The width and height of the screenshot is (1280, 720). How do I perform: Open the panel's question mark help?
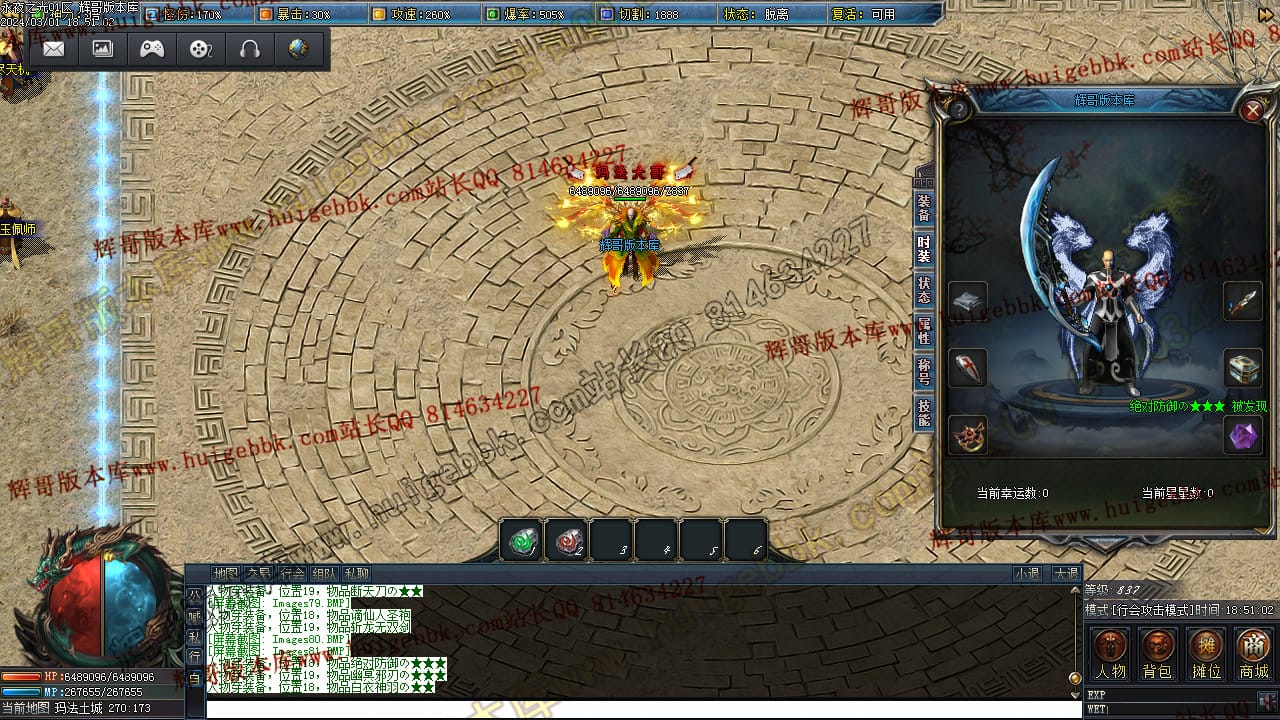coord(958,109)
